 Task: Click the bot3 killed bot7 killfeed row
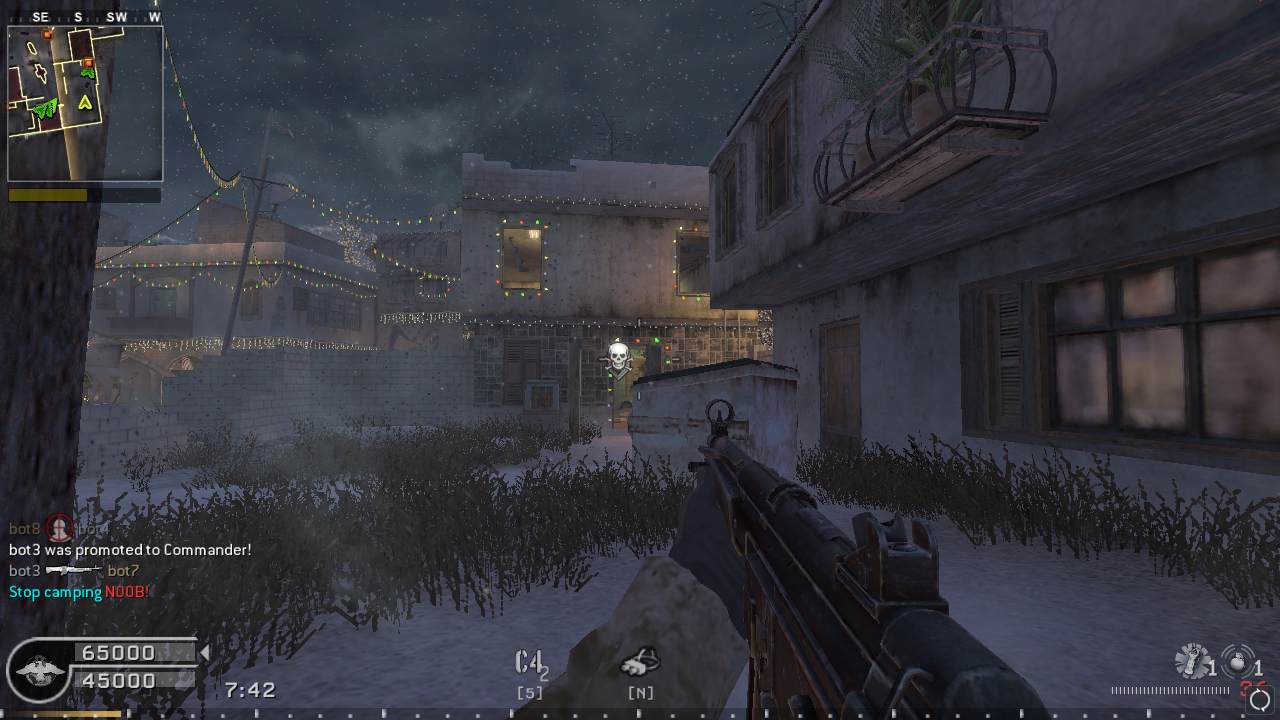pos(74,571)
